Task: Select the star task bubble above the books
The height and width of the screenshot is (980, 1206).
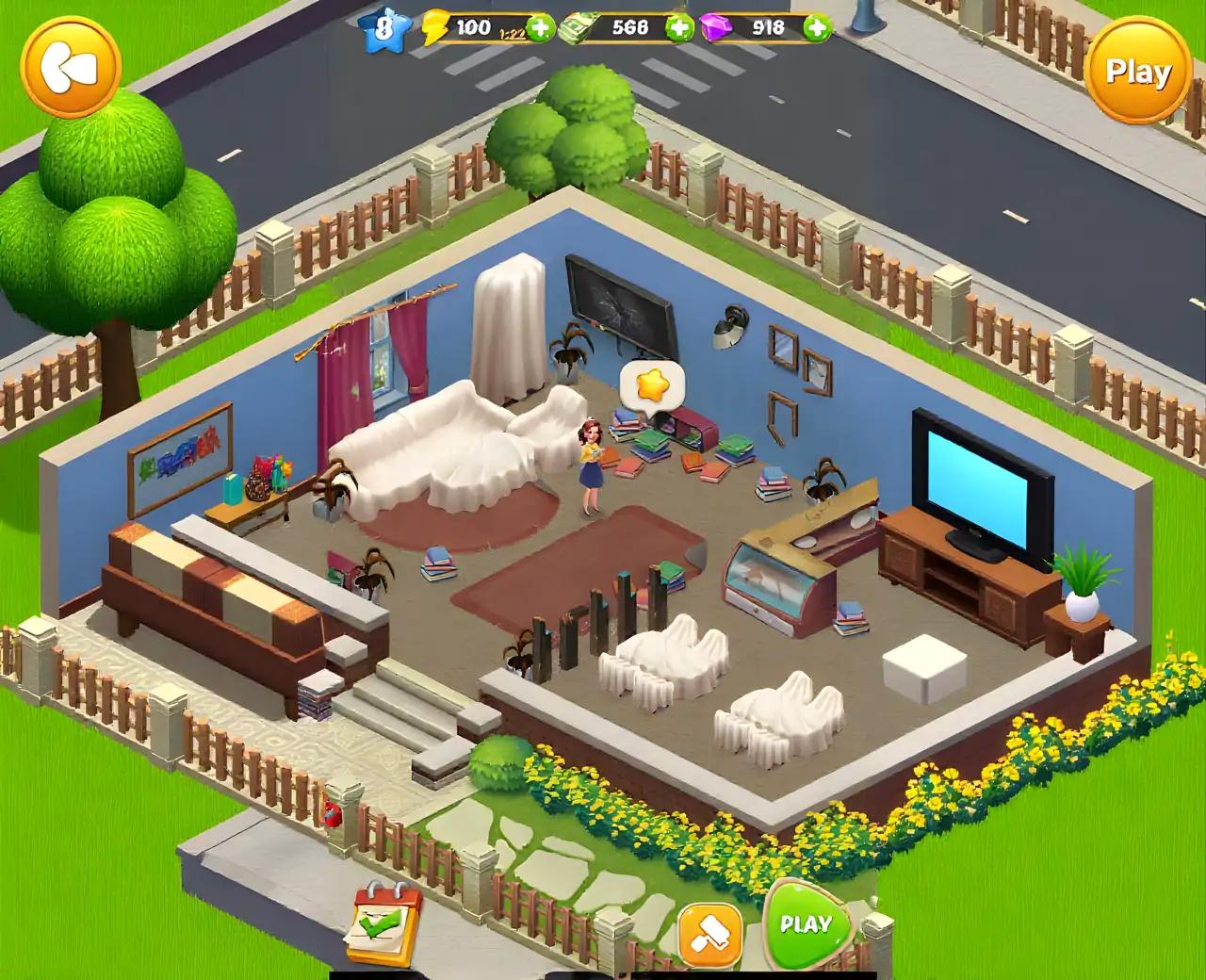Action: click(652, 384)
